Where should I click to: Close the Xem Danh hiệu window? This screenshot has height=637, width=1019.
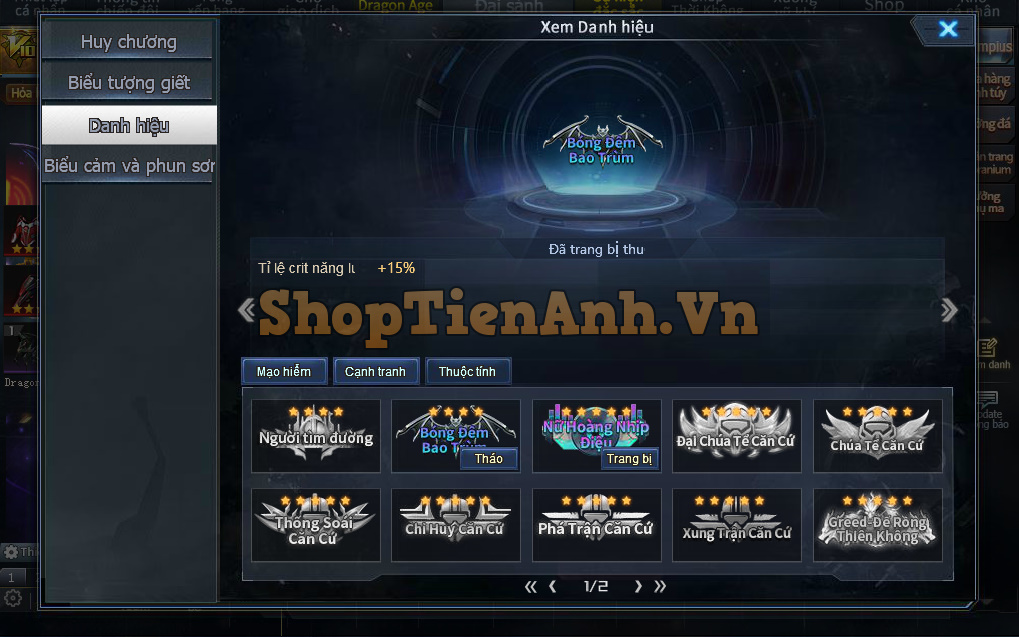[x=947, y=29]
